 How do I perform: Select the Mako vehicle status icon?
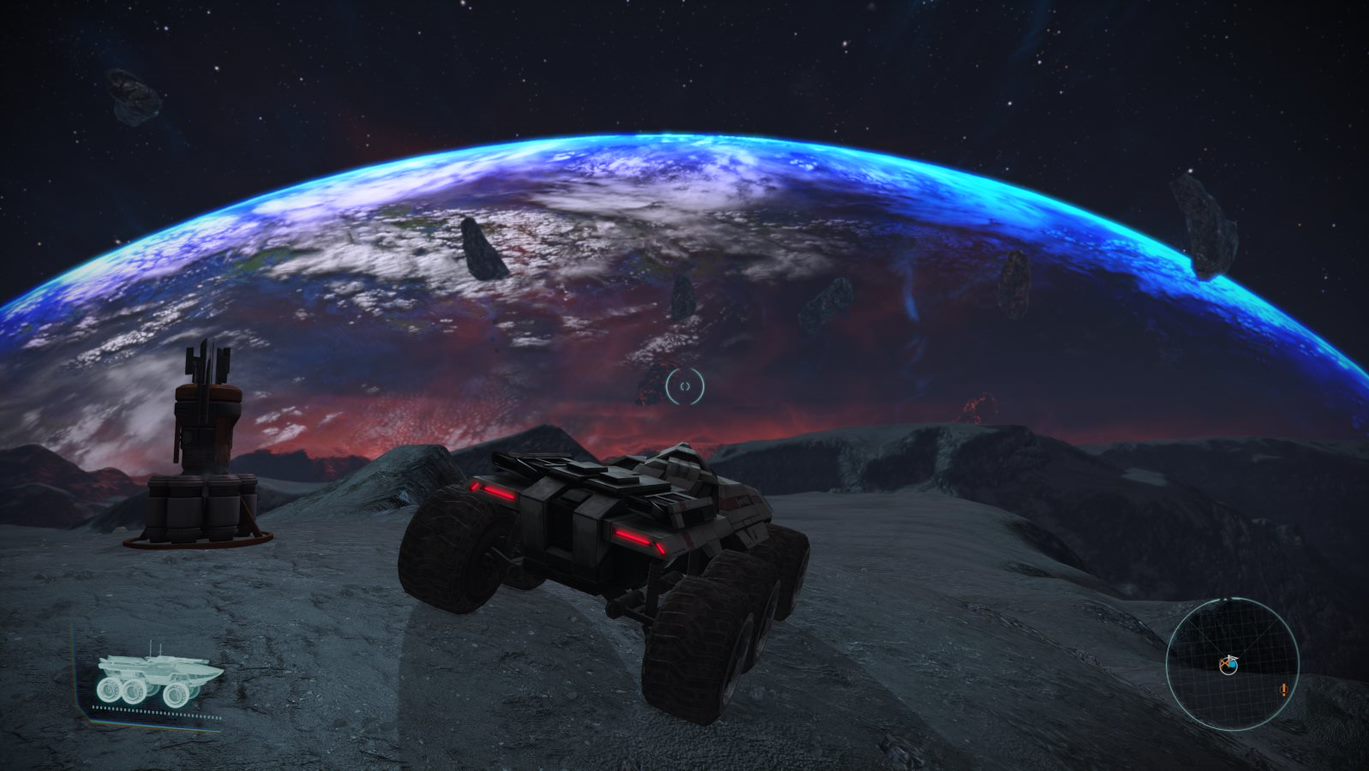[159, 678]
